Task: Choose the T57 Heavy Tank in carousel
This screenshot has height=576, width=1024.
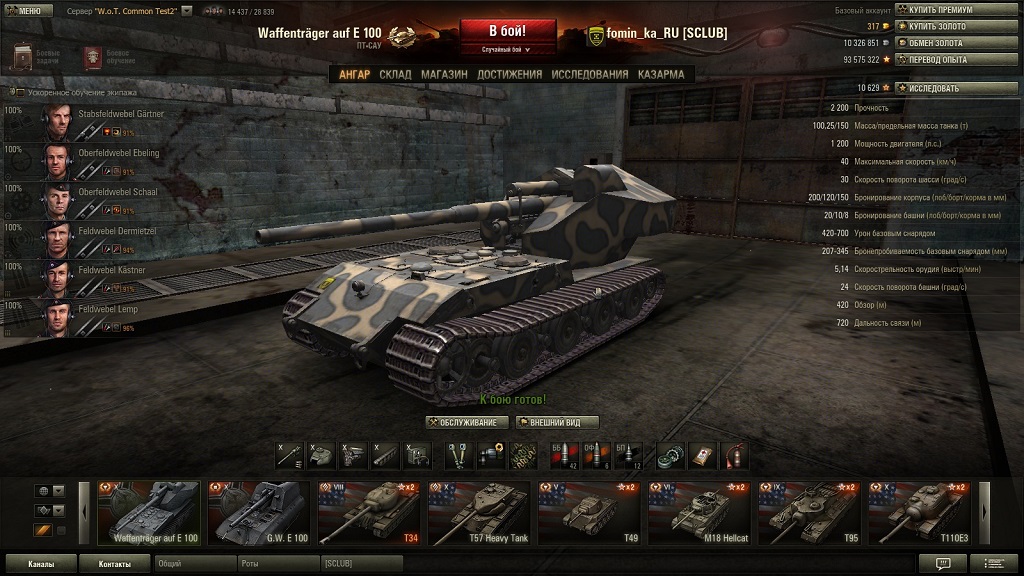Action: coord(478,514)
